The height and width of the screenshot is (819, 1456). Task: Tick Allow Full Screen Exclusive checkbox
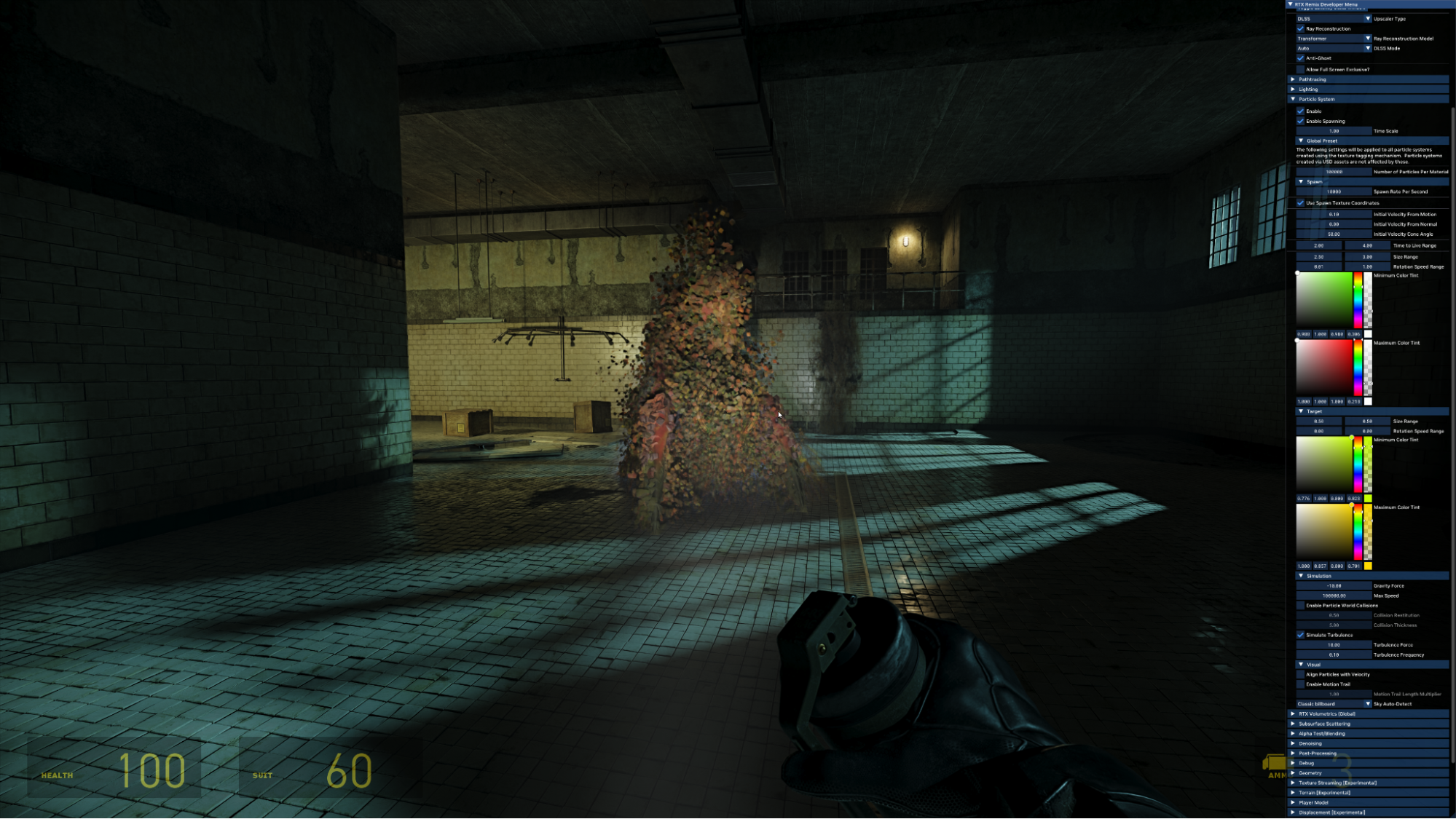point(1301,69)
